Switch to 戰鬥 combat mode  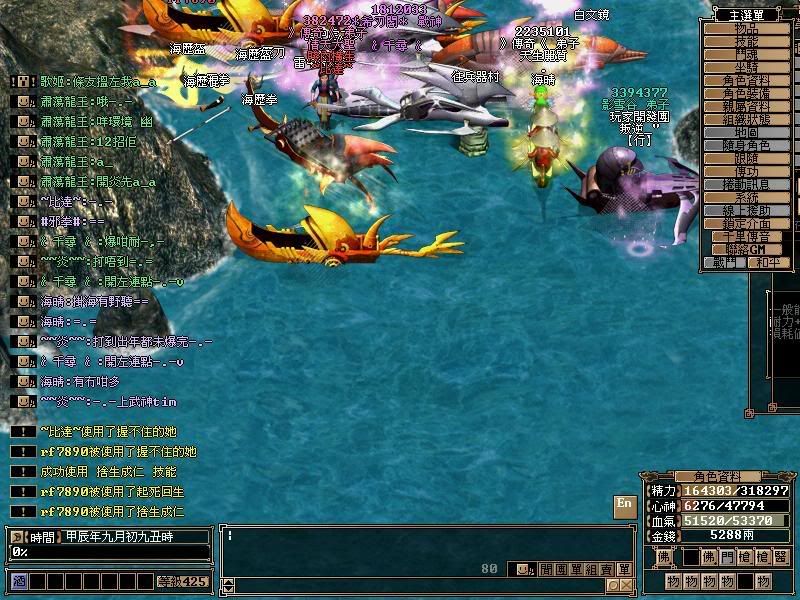click(x=725, y=263)
